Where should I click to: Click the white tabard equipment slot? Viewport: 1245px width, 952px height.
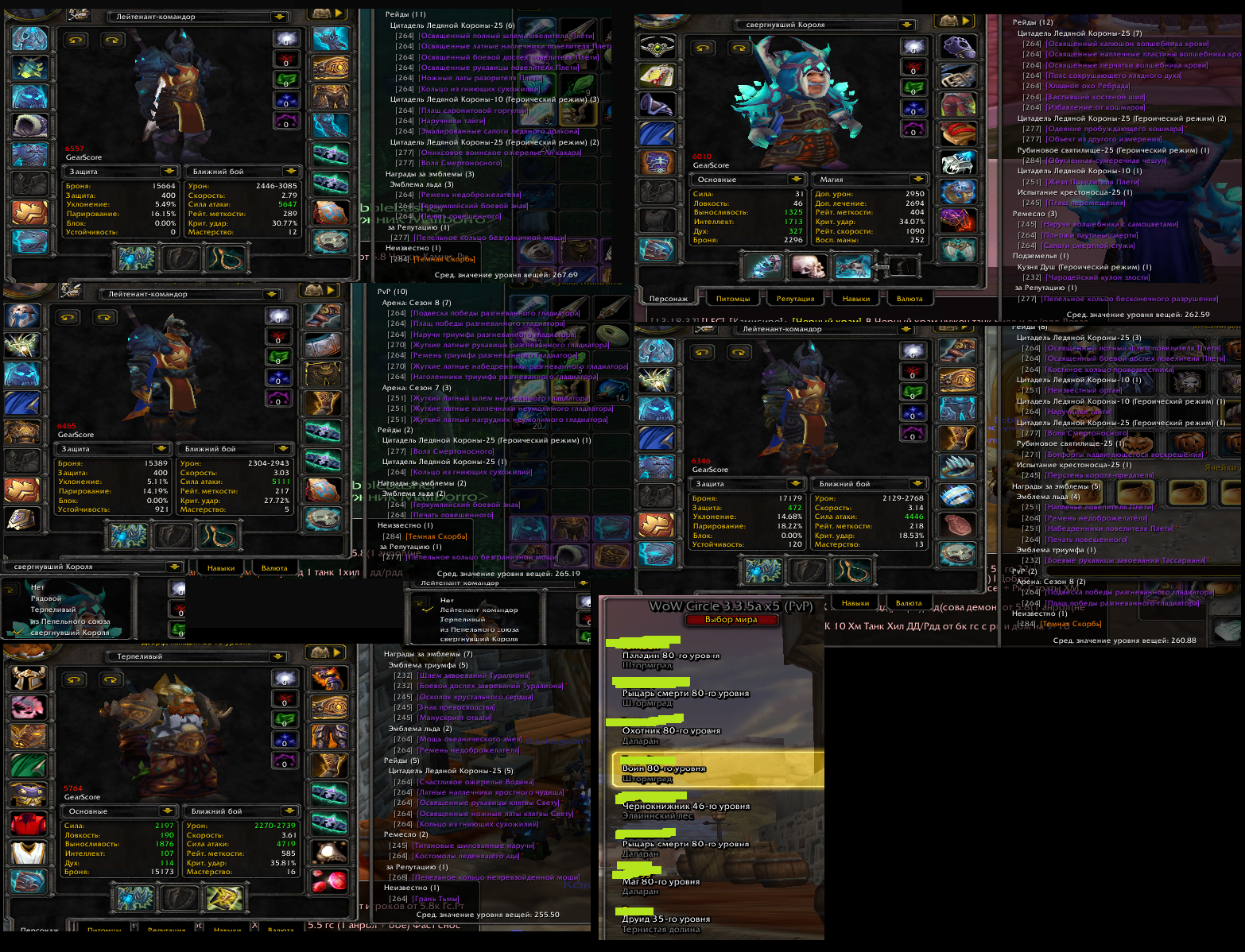click(x=29, y=853)
